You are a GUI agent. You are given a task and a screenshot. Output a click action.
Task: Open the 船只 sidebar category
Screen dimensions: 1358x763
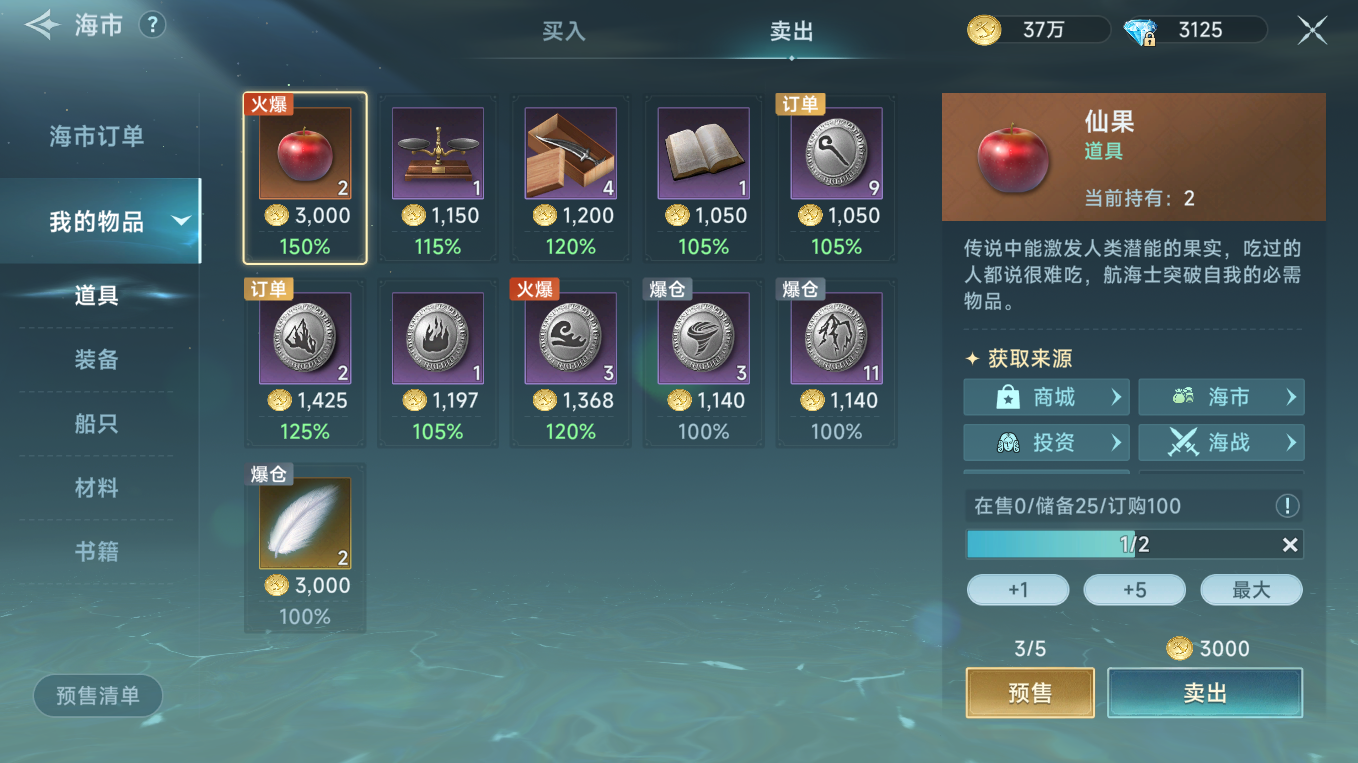97,424
